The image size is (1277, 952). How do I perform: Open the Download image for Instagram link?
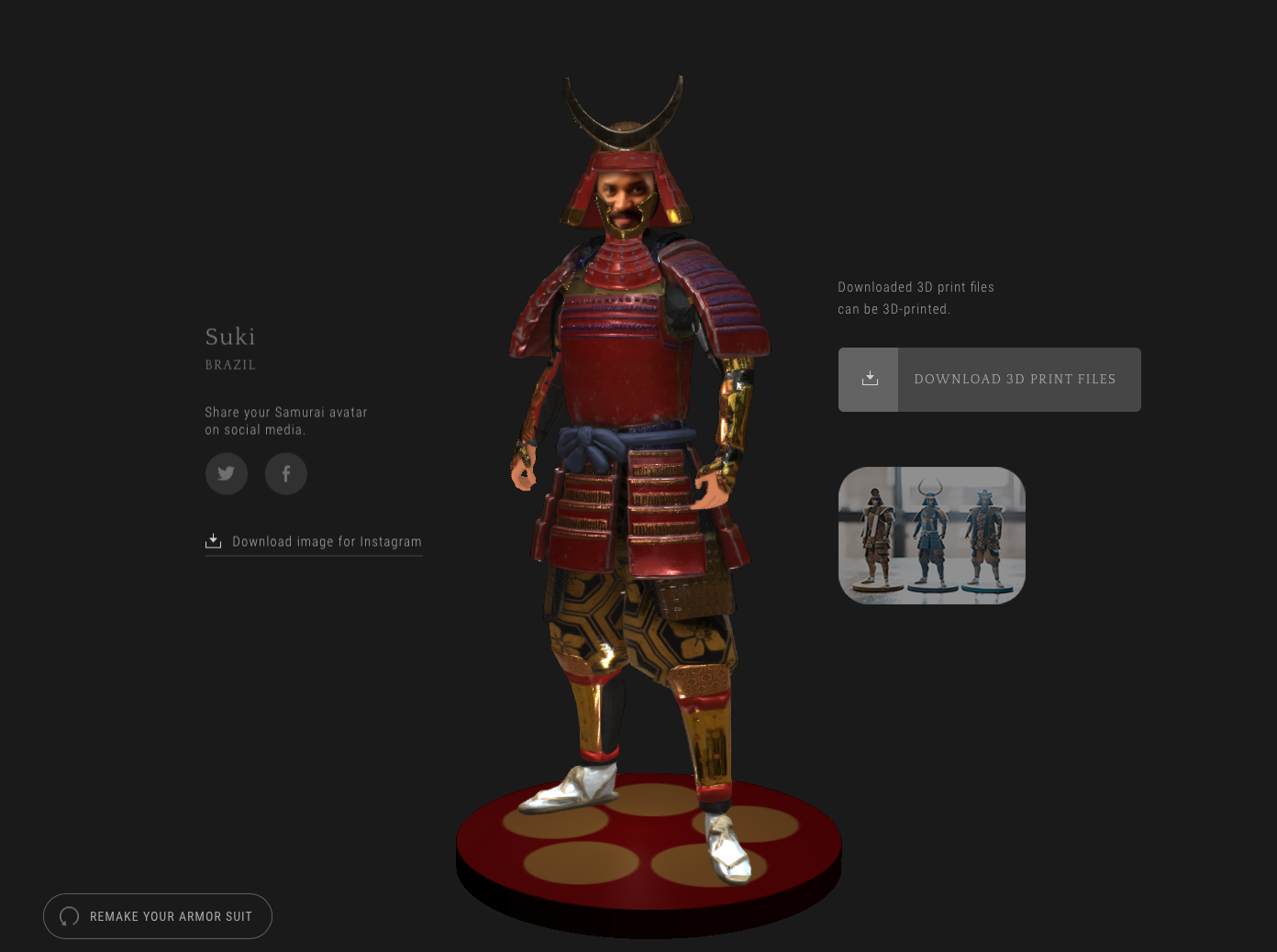click(x=326, y=541)
